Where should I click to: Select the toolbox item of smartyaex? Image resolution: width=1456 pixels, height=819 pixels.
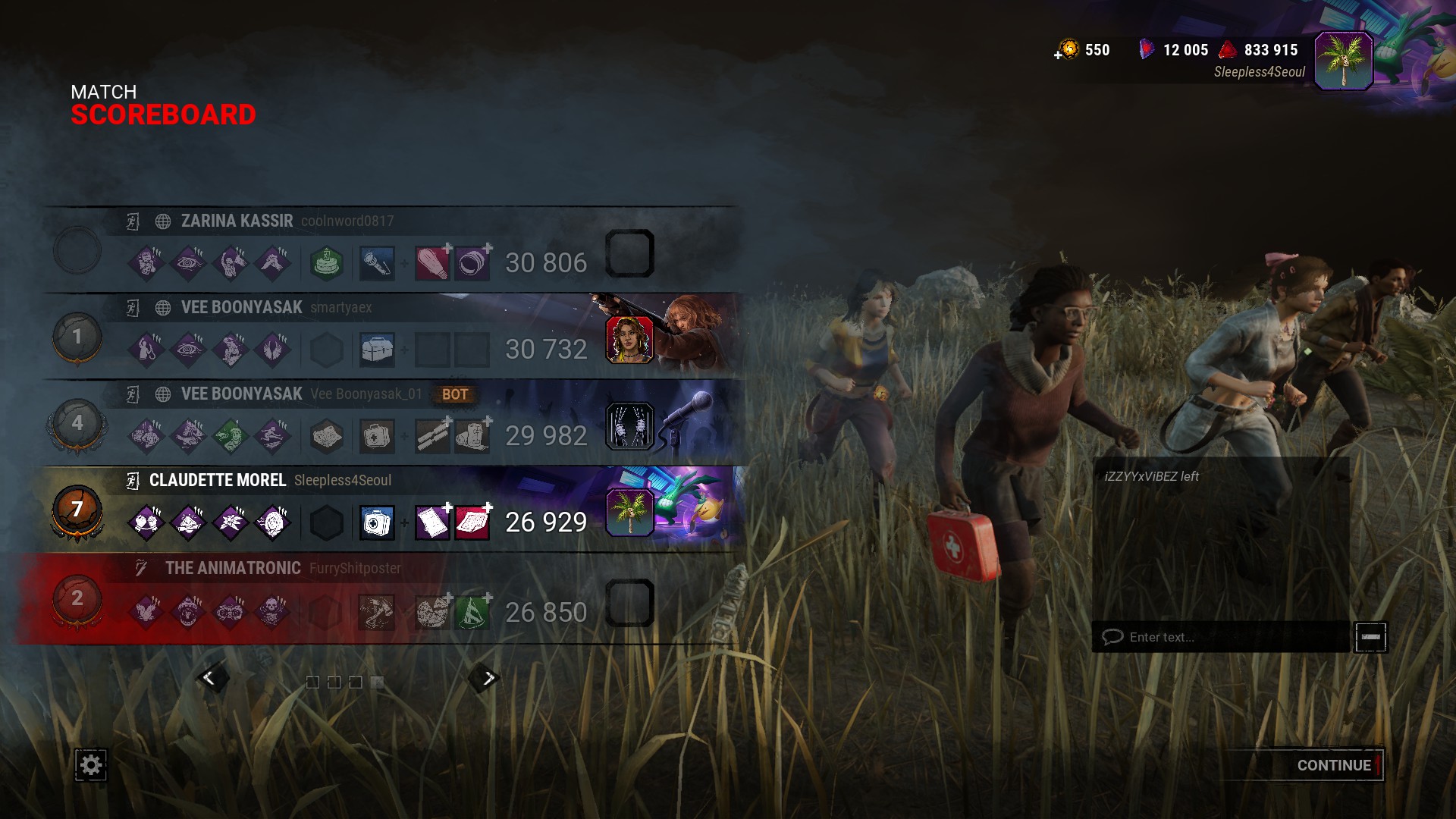[377, 350]
